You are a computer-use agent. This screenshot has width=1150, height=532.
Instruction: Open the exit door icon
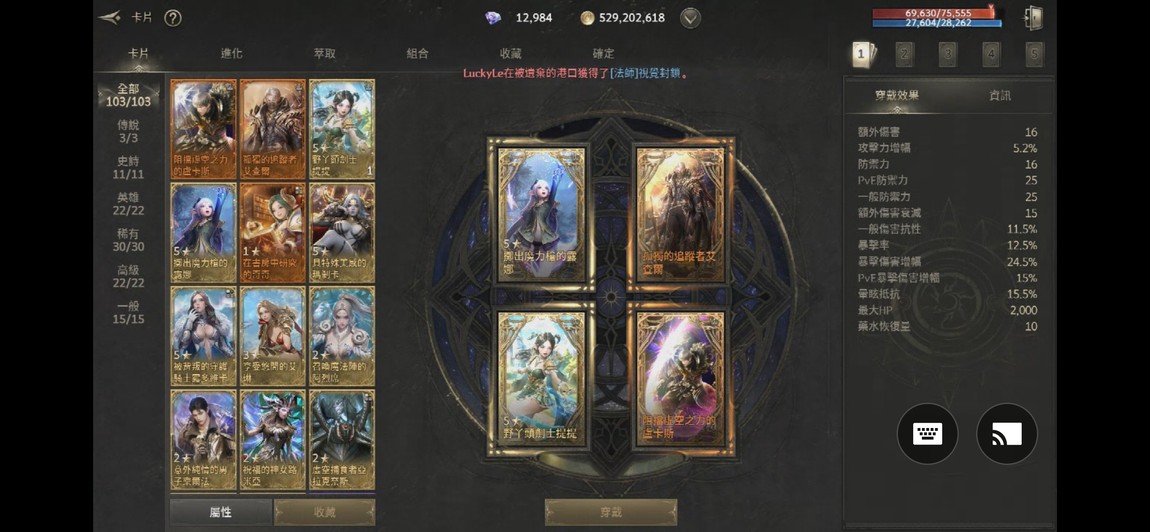[x=1034, y=18]
